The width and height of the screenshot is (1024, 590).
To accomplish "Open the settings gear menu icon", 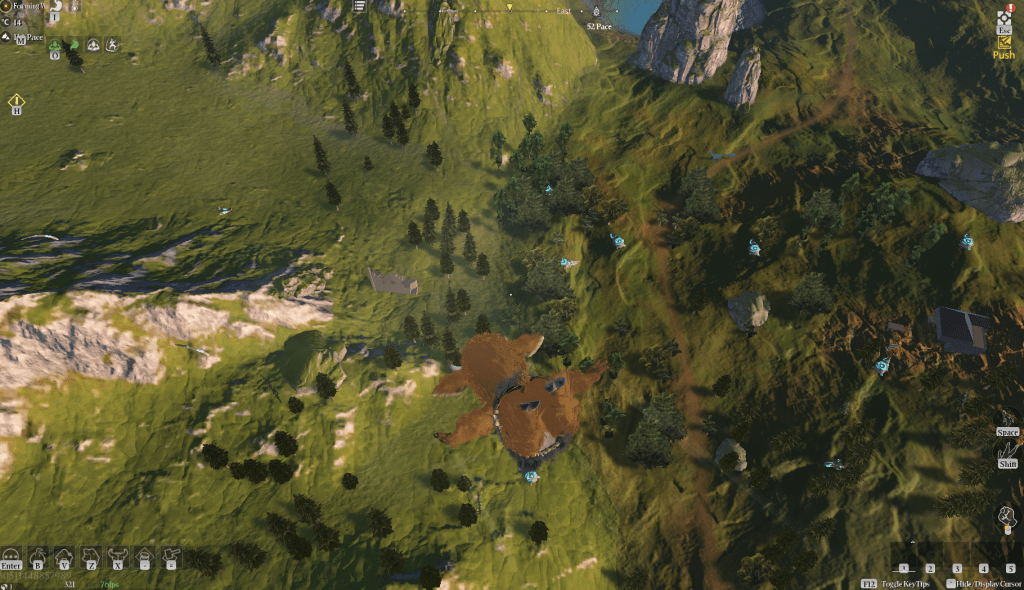I will [1004, 18].
